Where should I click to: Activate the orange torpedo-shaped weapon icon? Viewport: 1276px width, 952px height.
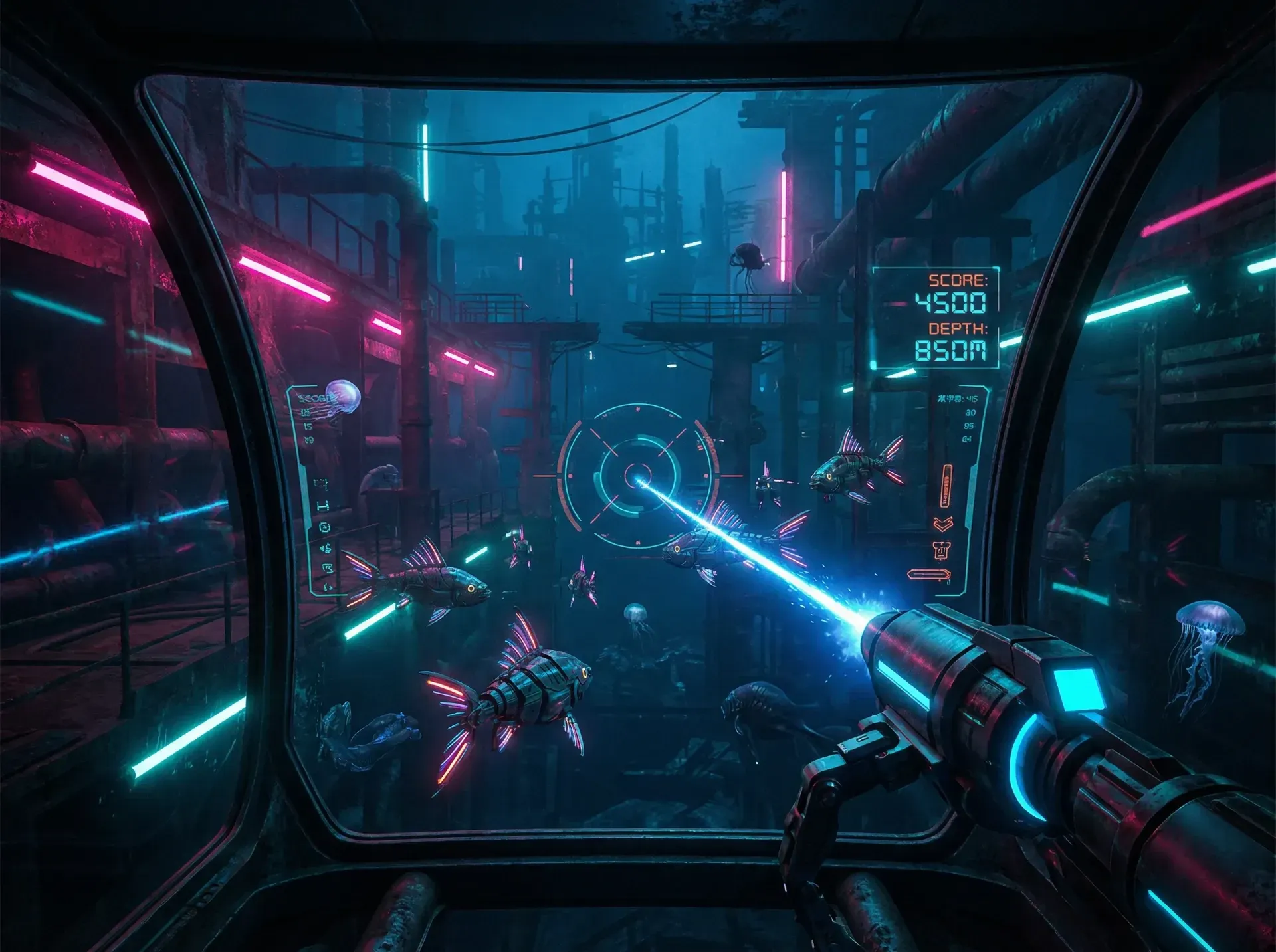point(929,575)
